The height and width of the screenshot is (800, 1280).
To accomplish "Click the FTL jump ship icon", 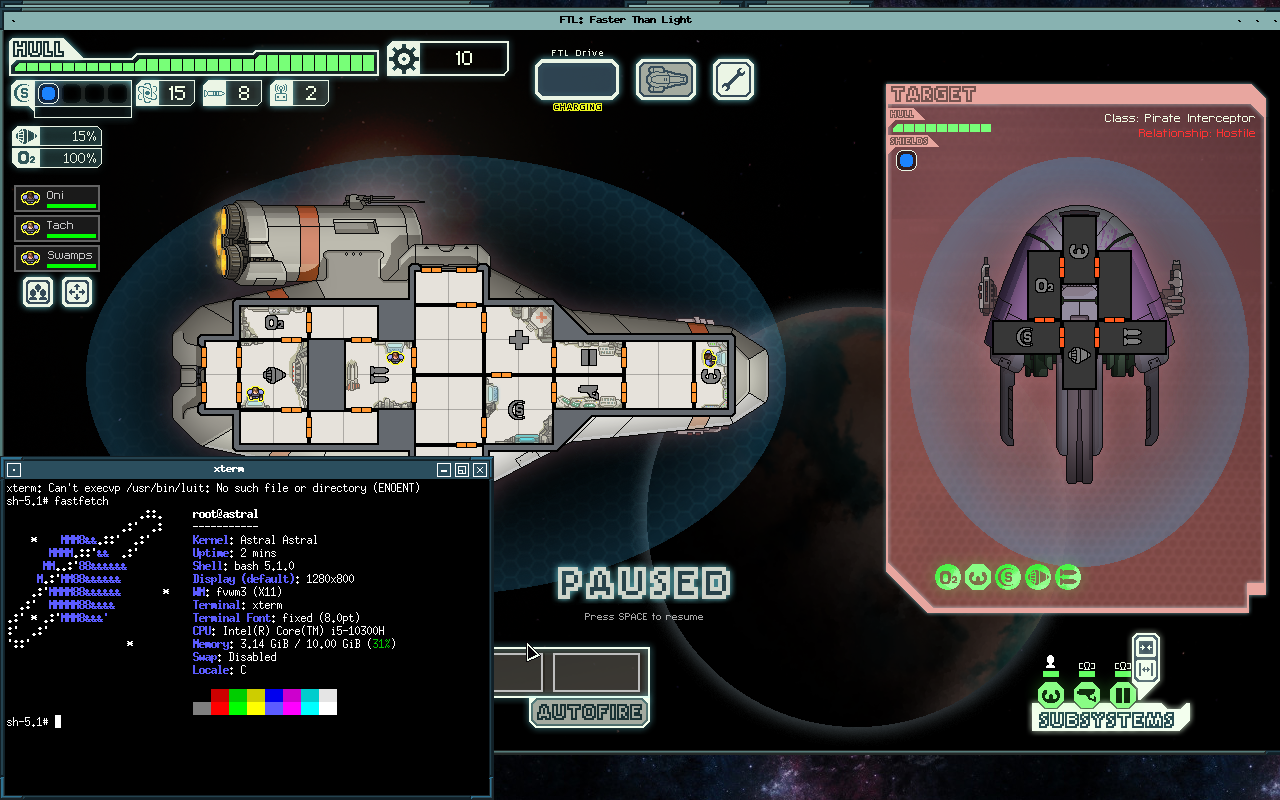I will (666, 79).
